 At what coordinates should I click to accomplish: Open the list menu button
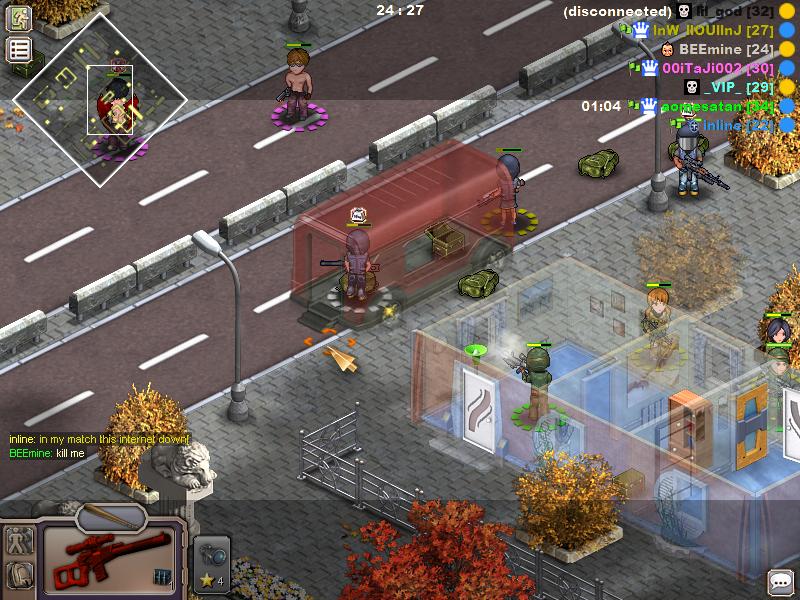coord(19,50)
